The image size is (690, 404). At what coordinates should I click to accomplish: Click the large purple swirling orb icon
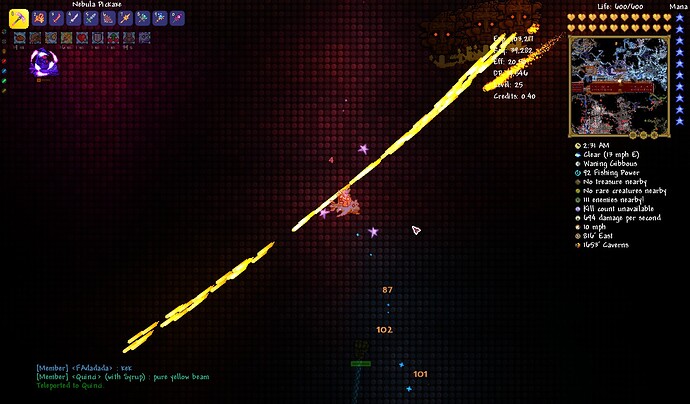click(x=43, y=64)
